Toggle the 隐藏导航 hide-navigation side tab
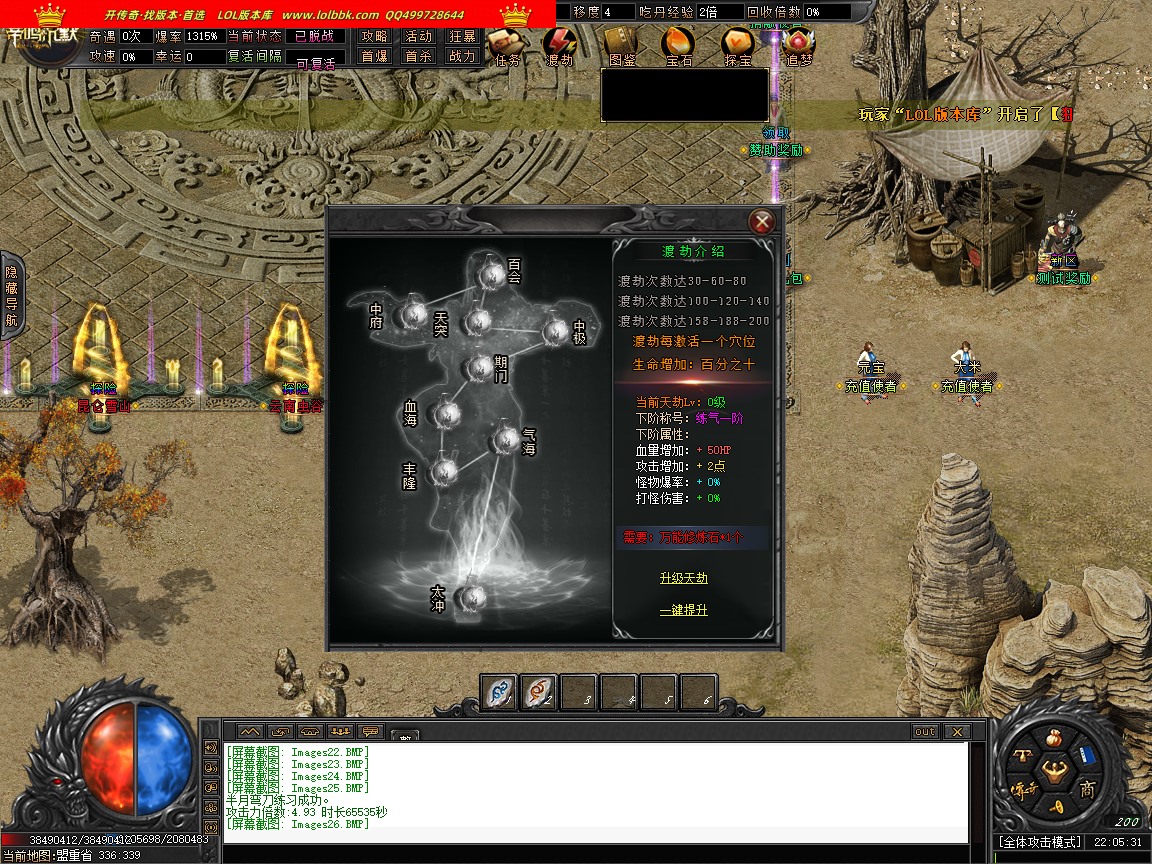 click(x=11, y=296)
